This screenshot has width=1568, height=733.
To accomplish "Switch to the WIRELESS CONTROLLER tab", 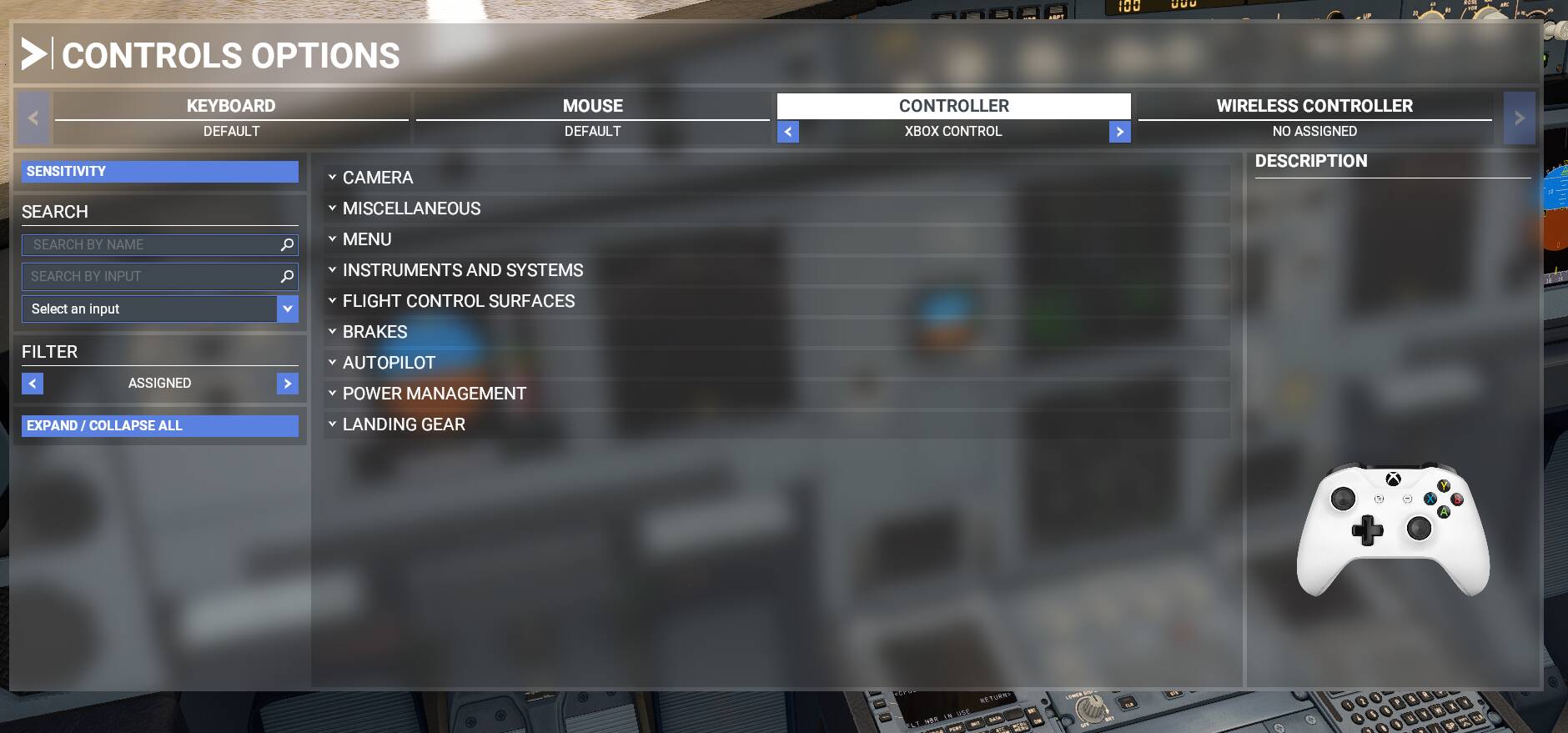I will coord(1313,106).
